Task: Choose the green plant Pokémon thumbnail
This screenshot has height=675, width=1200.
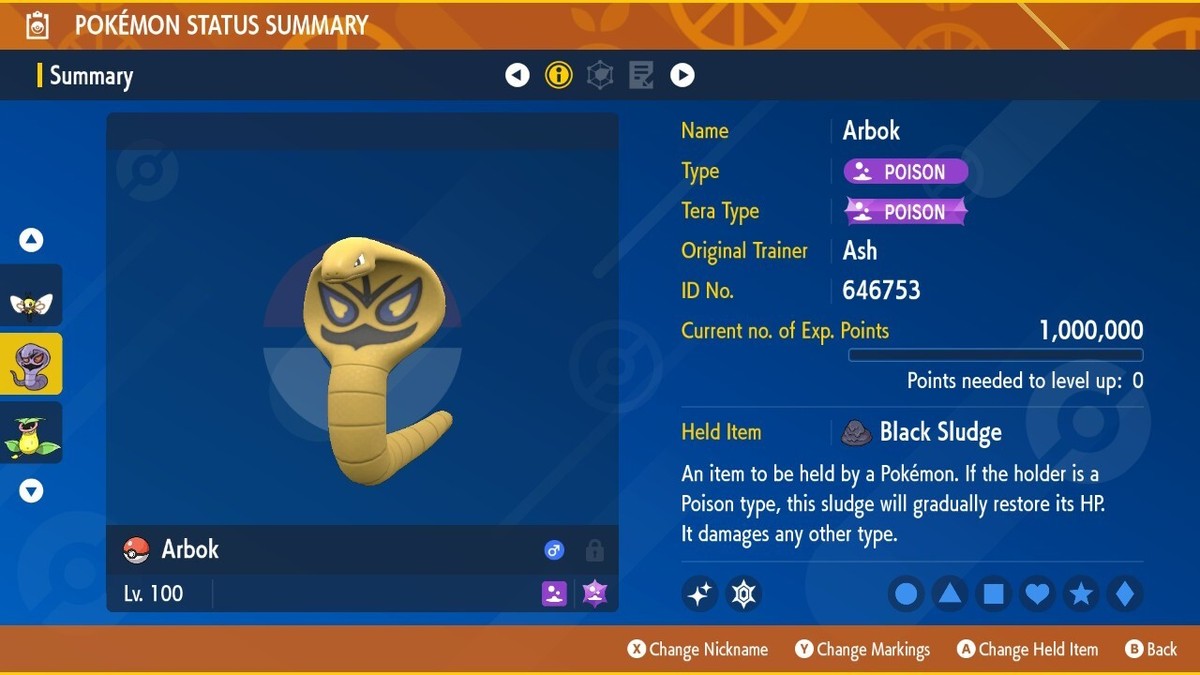Action: 31,433
